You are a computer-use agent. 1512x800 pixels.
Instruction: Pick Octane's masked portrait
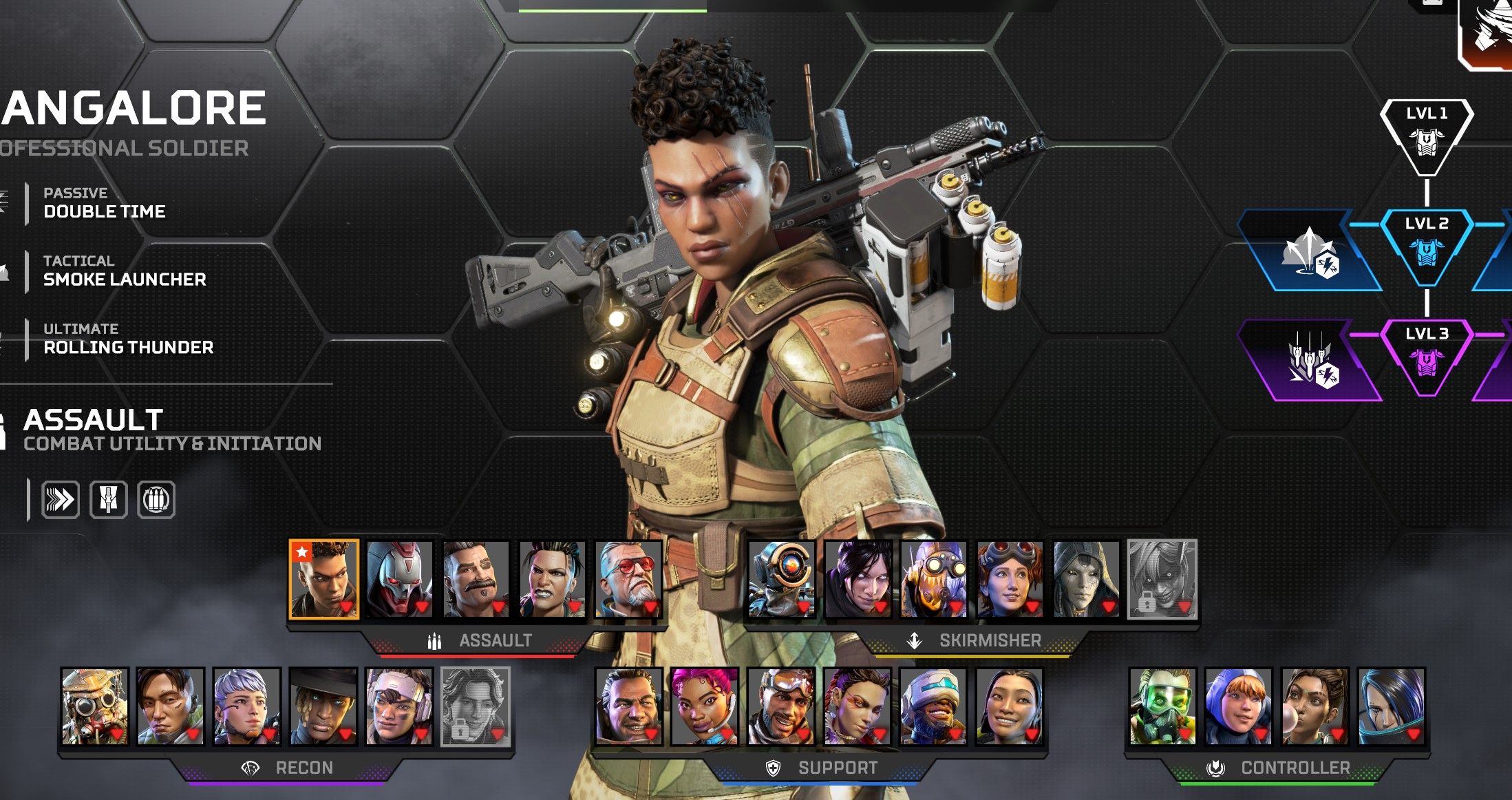[x=934, y=579]
